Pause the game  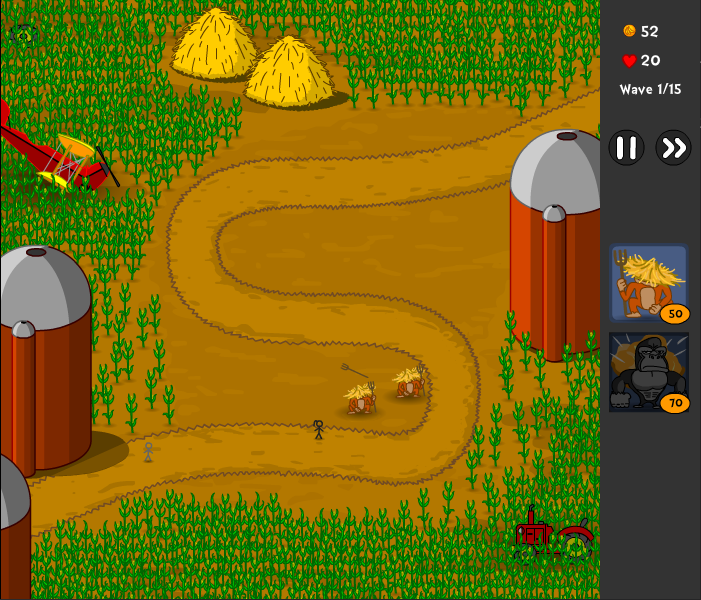tap(626, 149)
